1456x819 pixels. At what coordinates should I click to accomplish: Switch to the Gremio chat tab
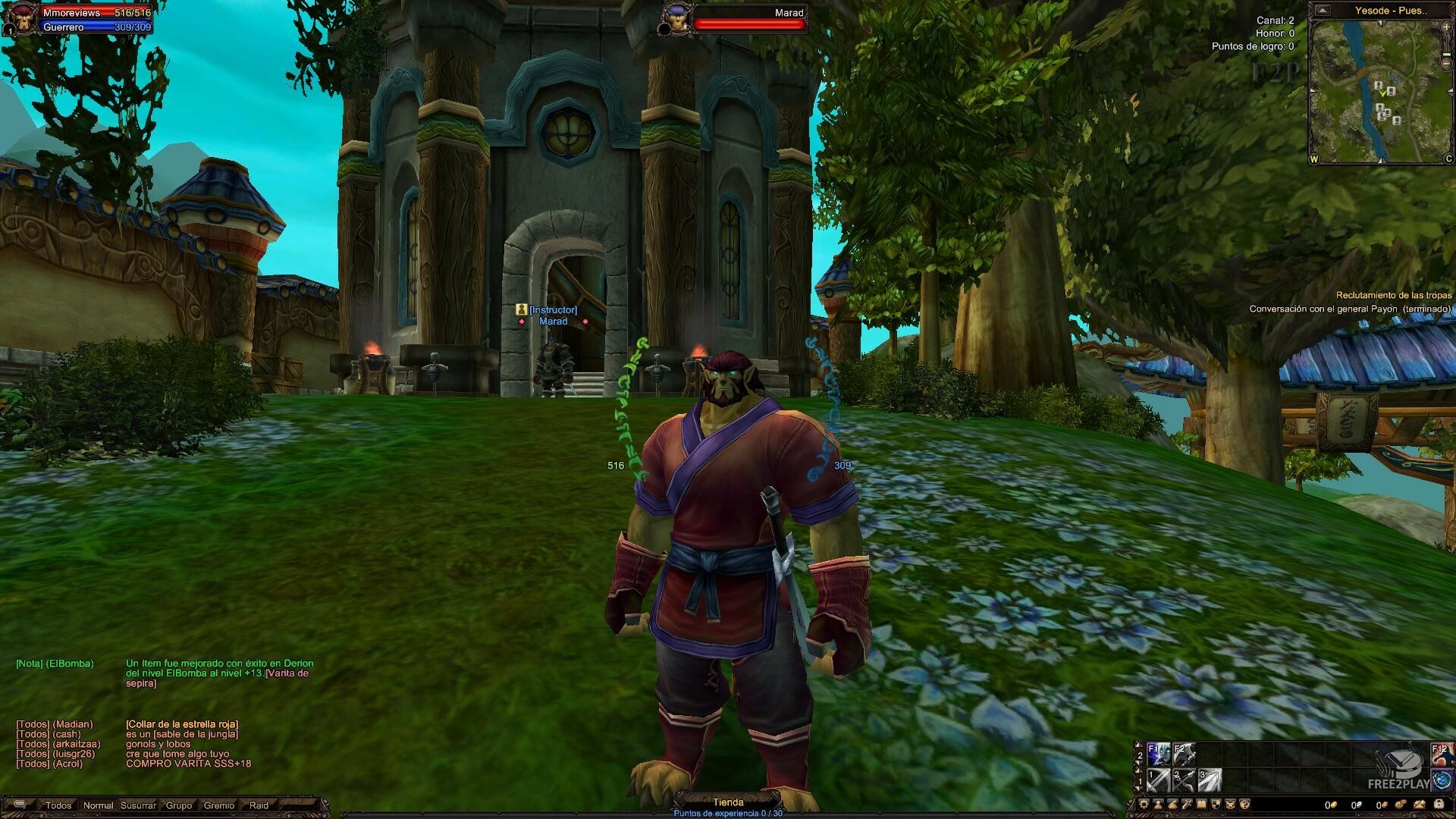218,805
